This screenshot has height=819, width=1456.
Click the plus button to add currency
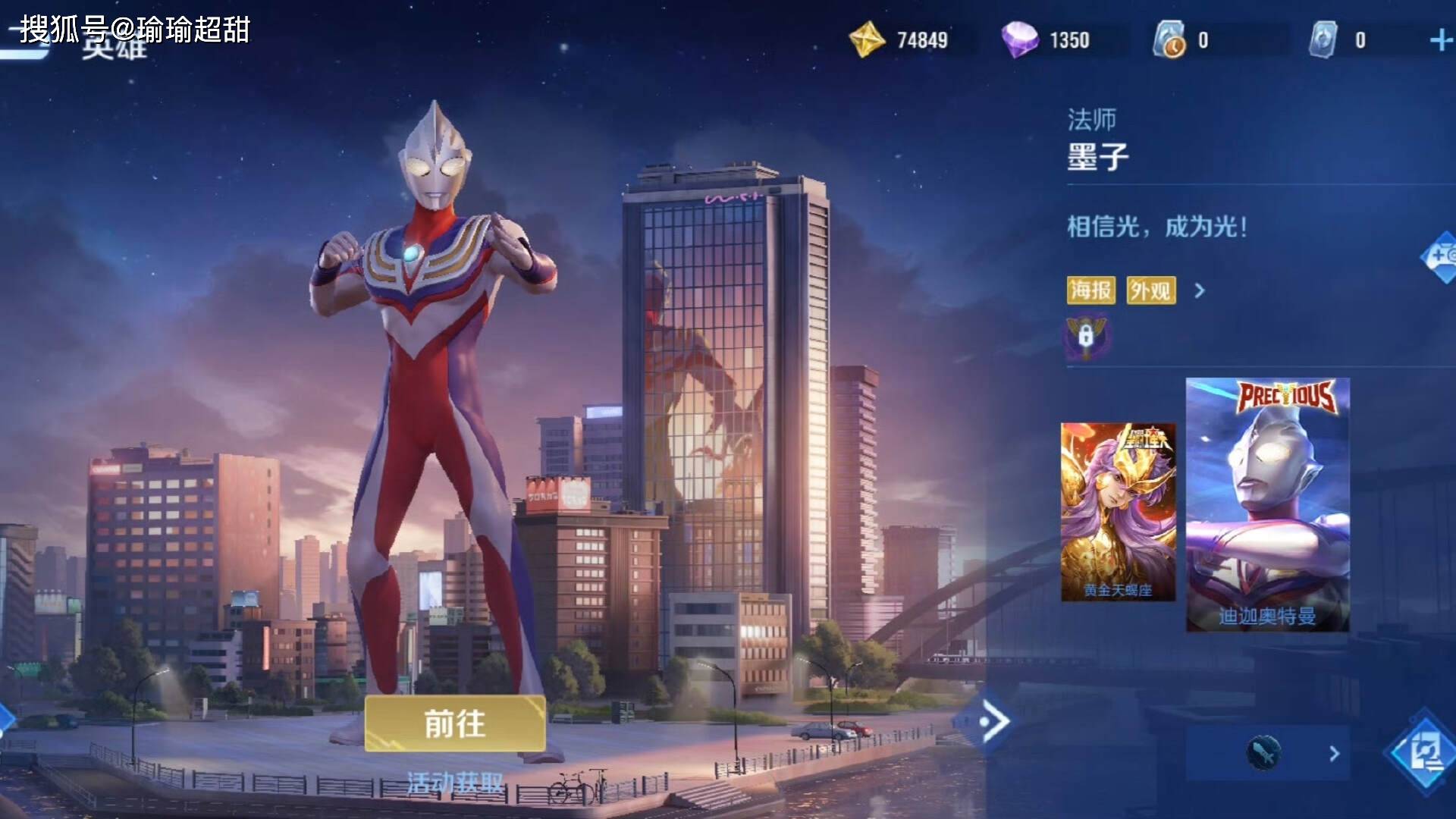tap(1439, 40)
